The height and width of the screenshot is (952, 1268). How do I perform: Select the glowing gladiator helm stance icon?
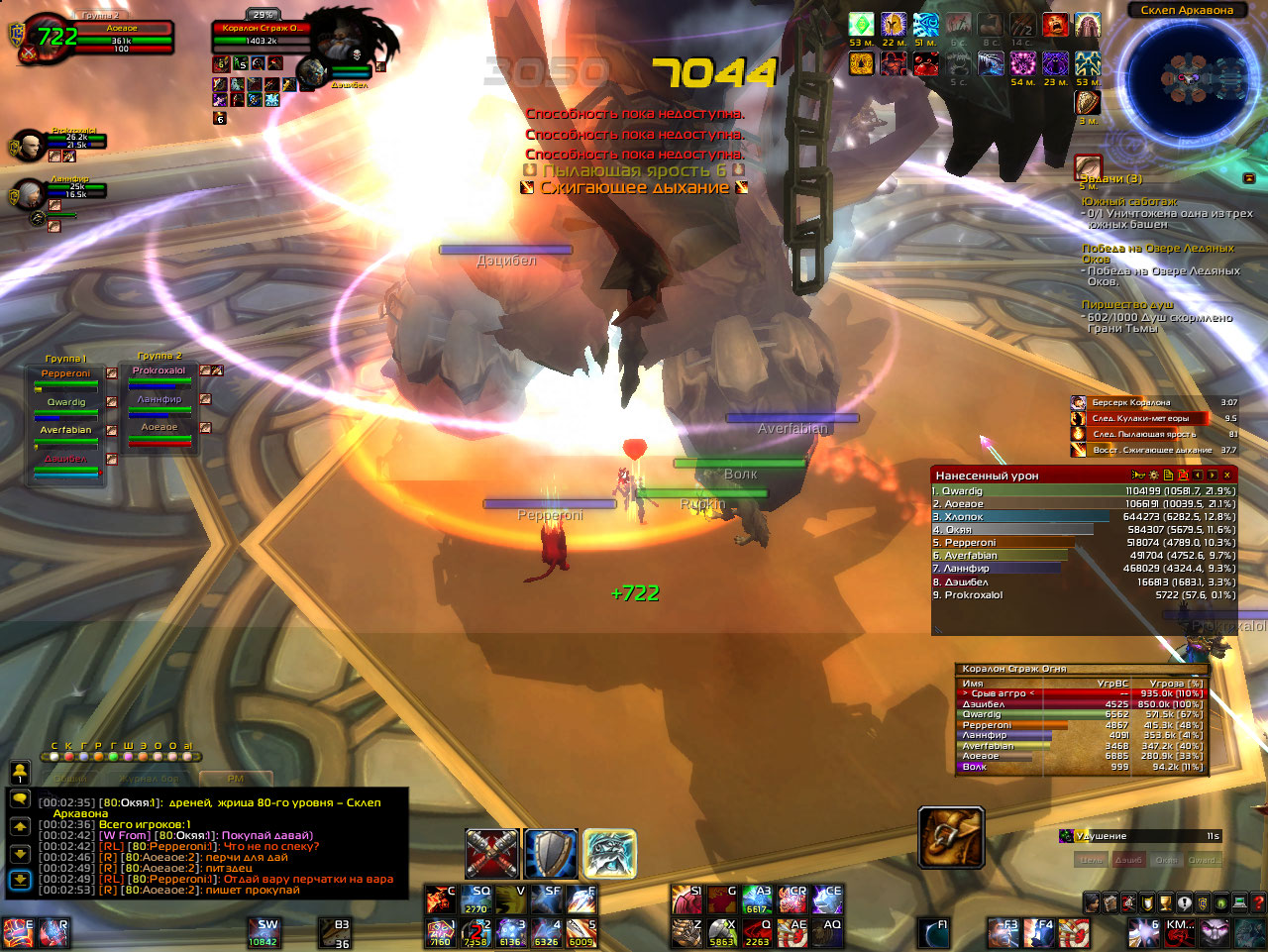[x=609, y=853]
